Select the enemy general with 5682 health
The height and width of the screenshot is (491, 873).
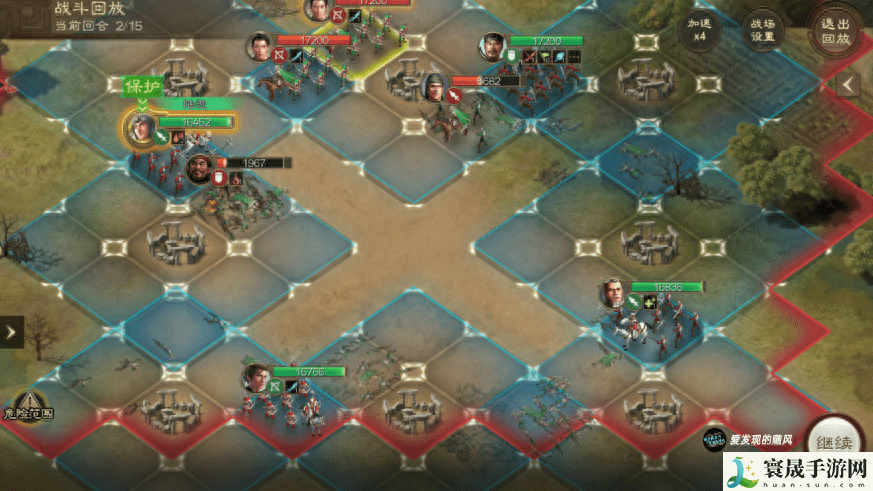tap(435, 85)
